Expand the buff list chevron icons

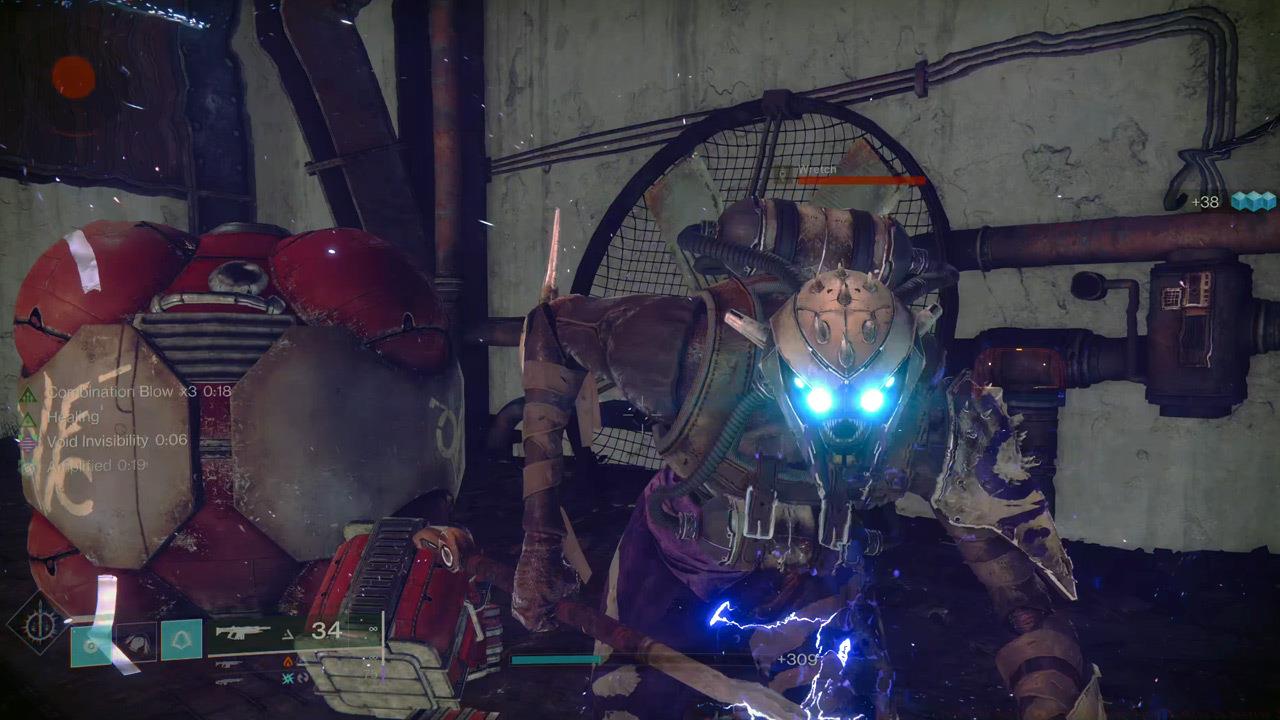[x=27, y=420]
